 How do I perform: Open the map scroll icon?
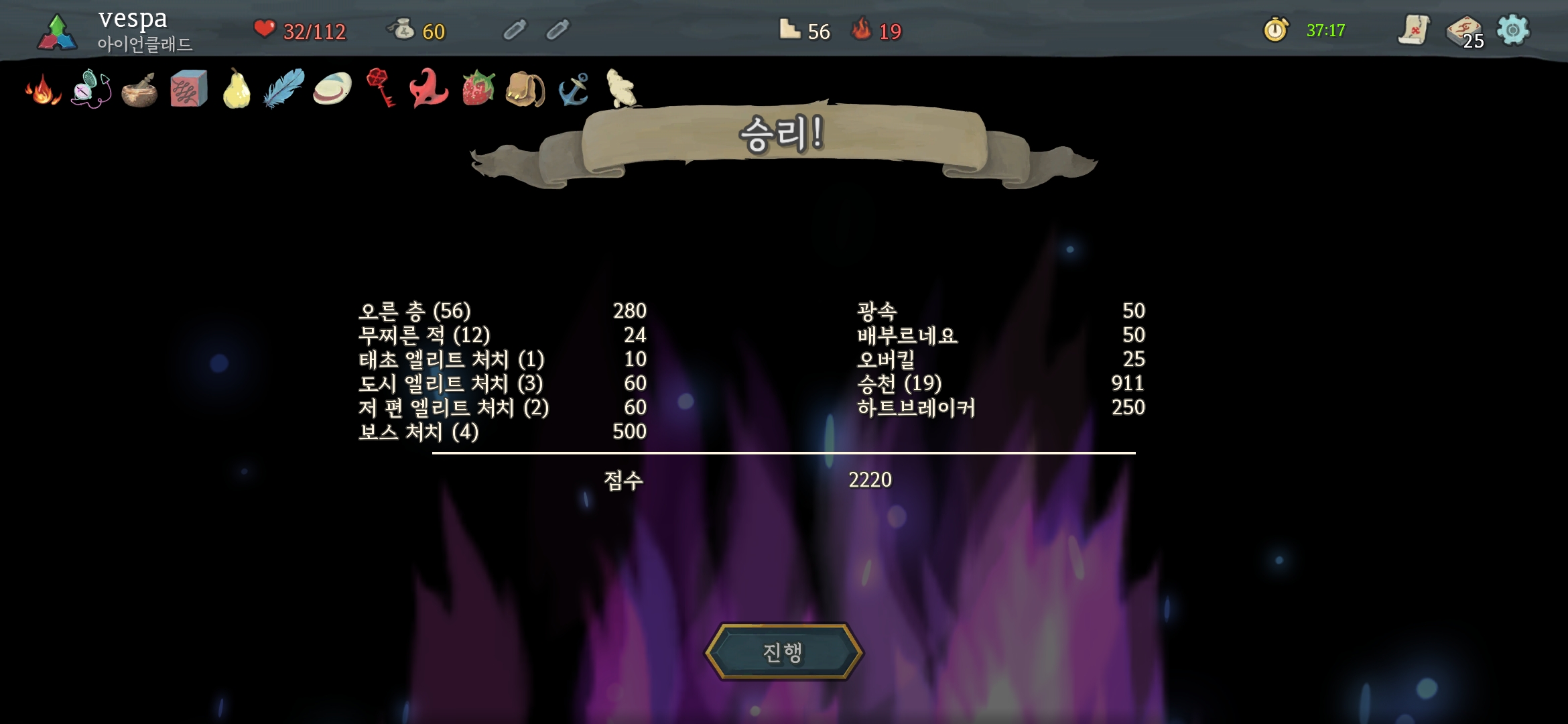tap(1414, 30)
